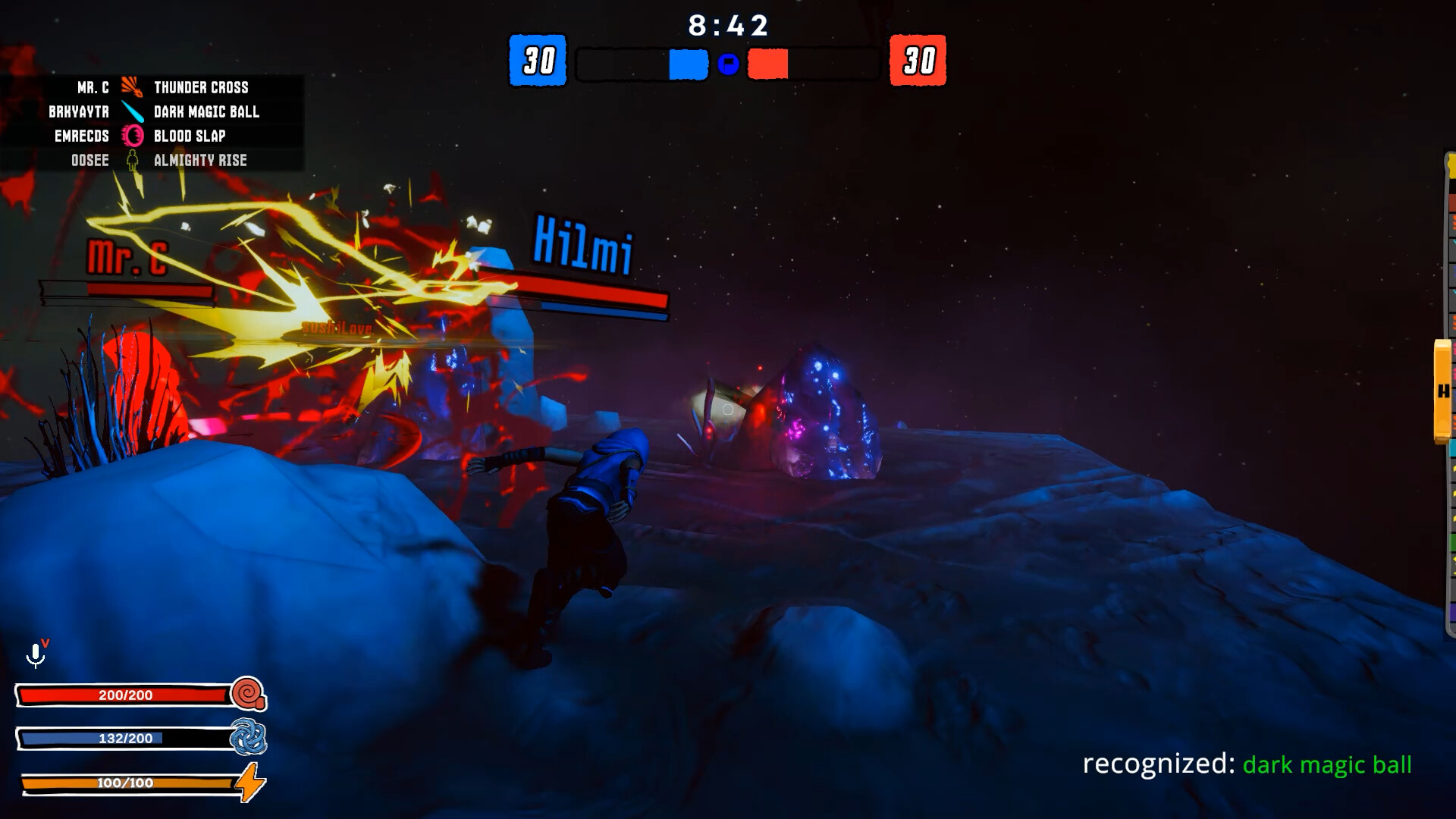The width and height of the screenshot is (1456, 819).
Task: Select the Emrecds Blood Slap feed row
Action: (152, 136)
